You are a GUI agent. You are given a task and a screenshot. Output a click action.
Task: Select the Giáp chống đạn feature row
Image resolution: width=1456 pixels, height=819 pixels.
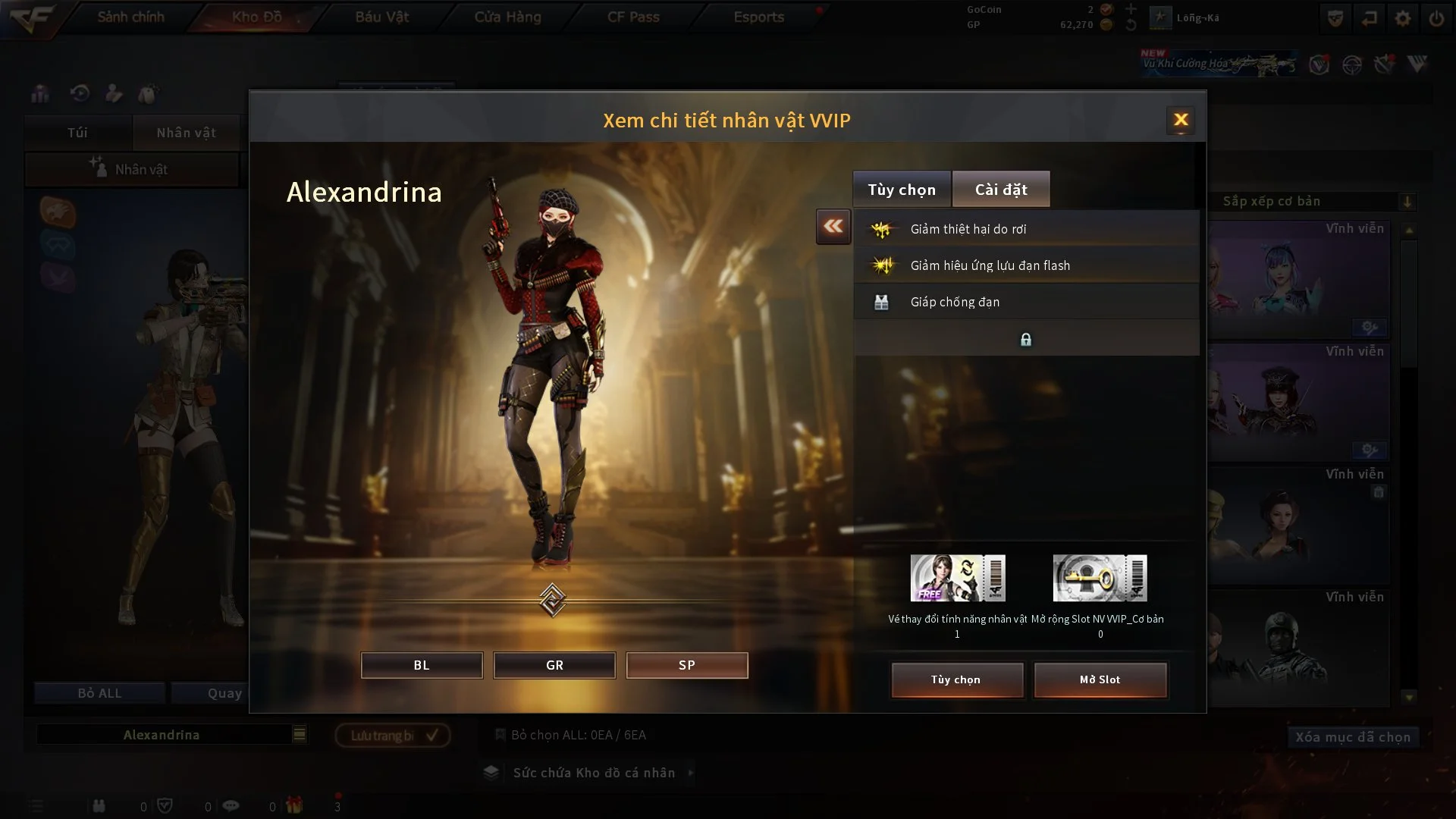1026,302
